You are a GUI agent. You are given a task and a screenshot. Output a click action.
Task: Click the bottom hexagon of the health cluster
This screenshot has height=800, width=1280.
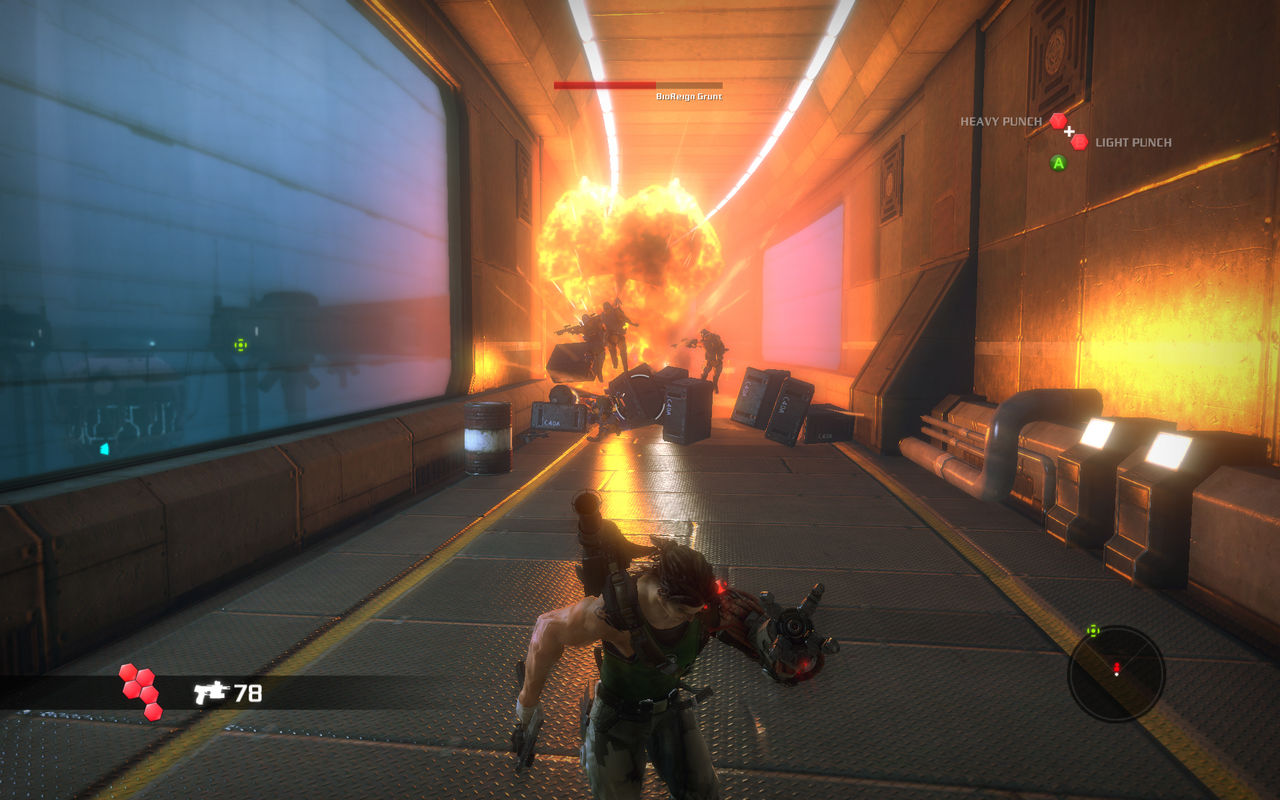[152, 712]
